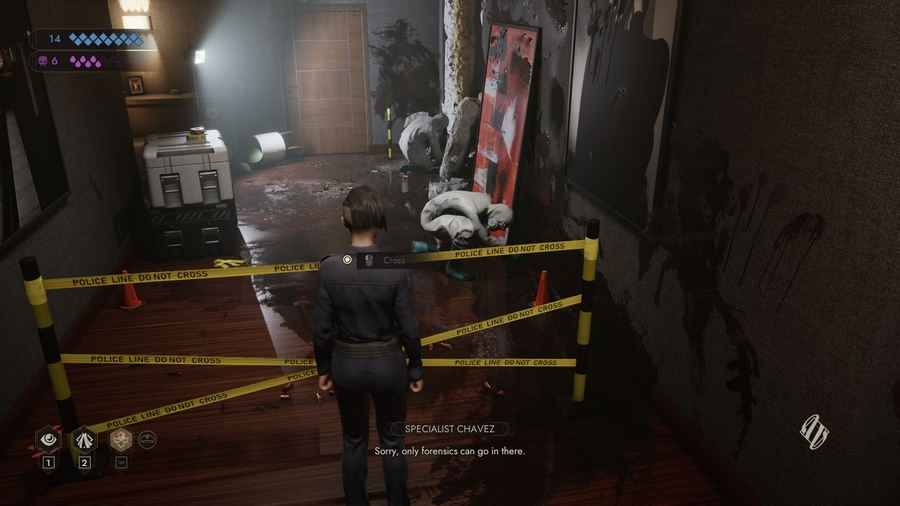Viewport: 900px width, 506px height.
Task: Activate the eye vision ability
Action: (47, 438)
